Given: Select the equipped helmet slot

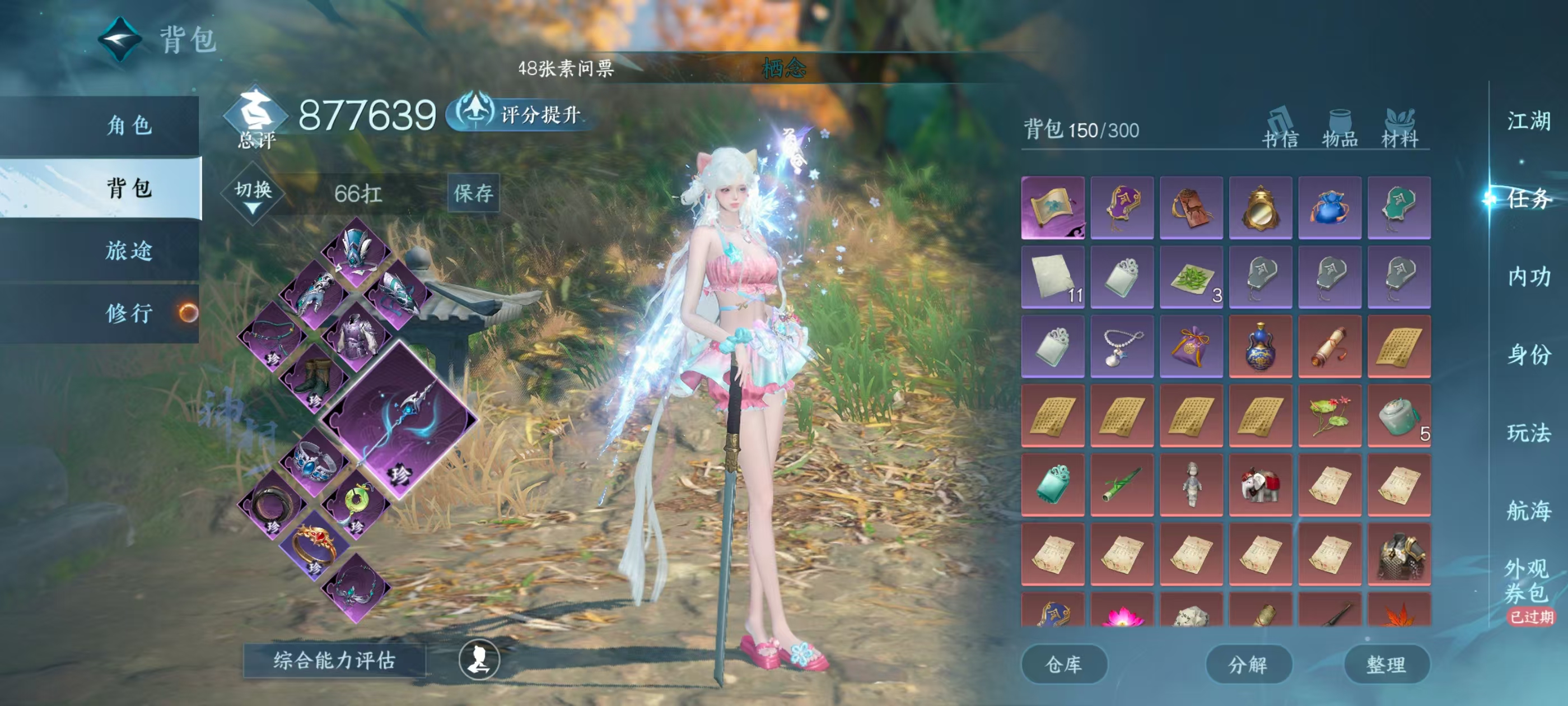Looking at the screenshot, I should point(356,249).
